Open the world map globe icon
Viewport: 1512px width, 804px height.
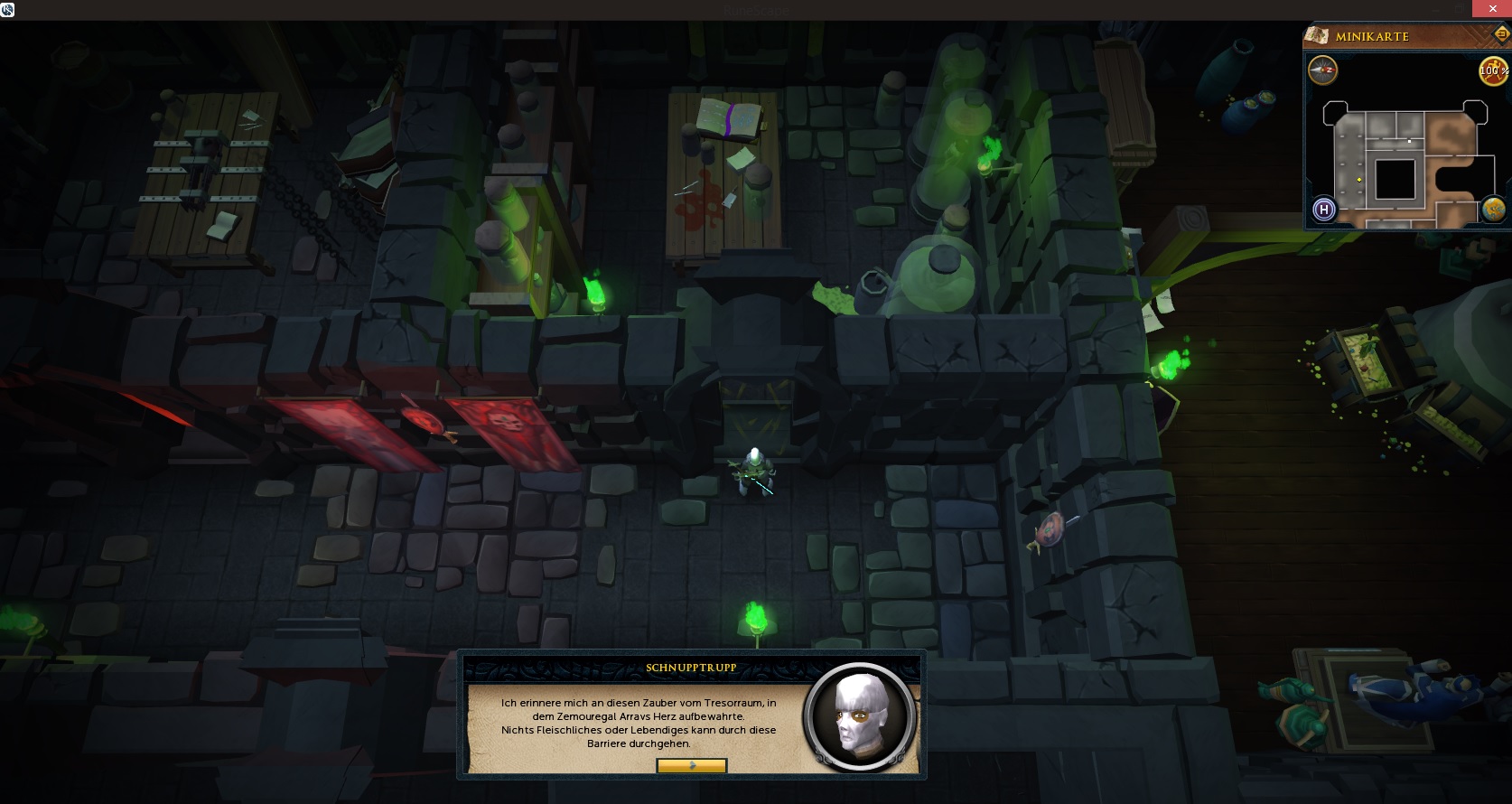tap(1493, 210)
